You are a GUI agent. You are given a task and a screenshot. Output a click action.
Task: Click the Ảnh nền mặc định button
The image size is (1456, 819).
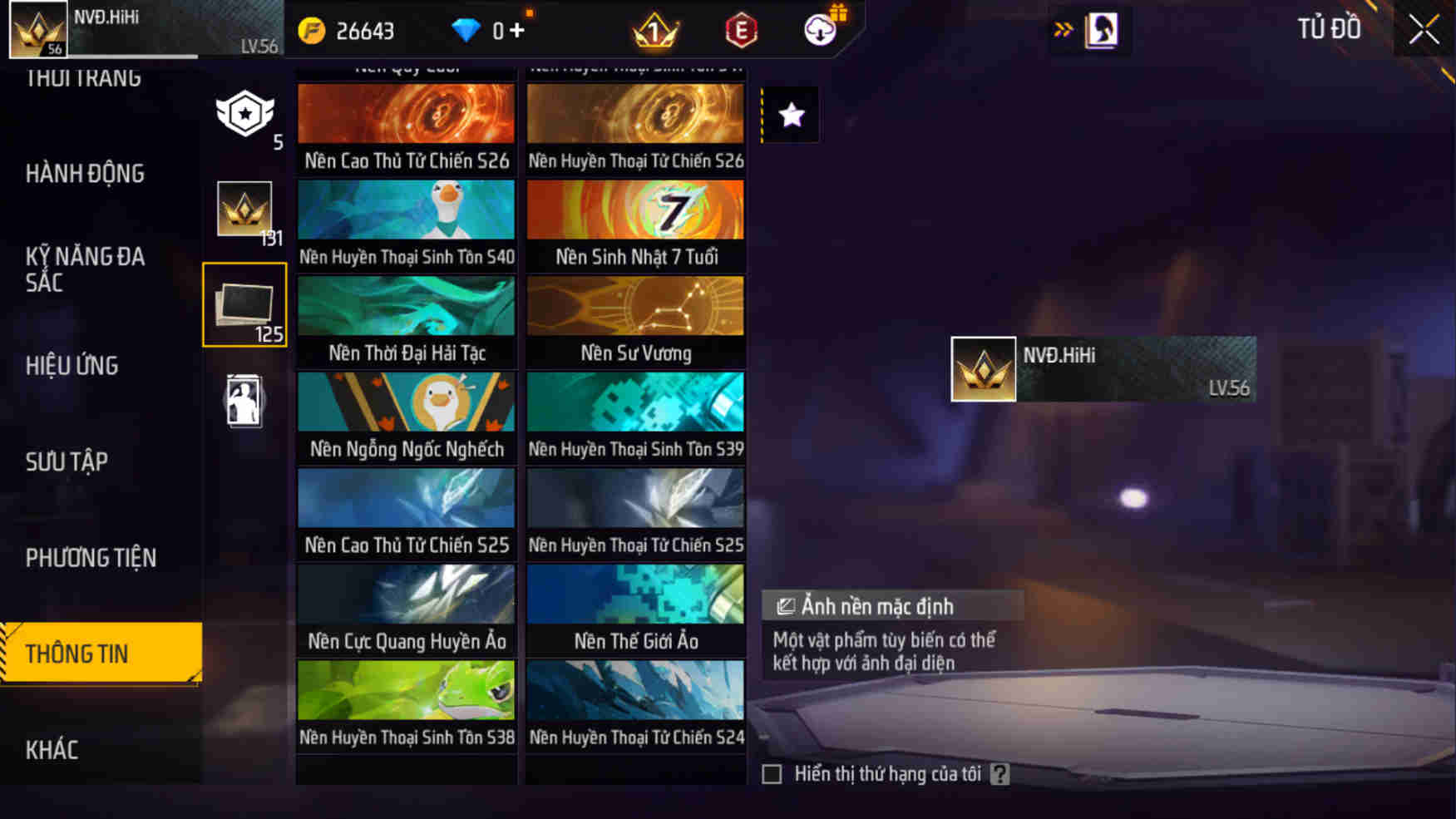click(x=891, y=606)
